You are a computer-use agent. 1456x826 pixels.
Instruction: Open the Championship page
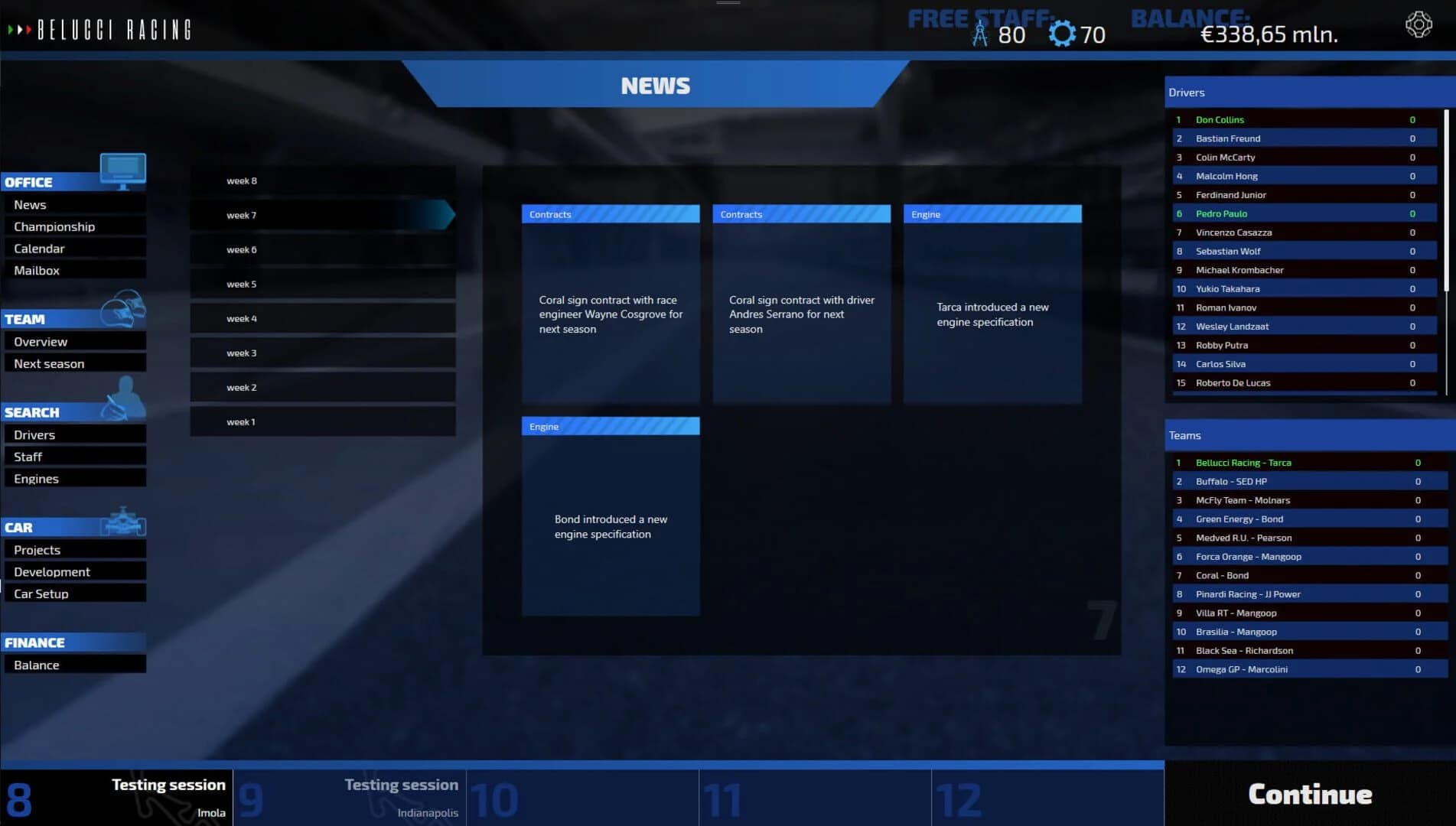[54, 226]
